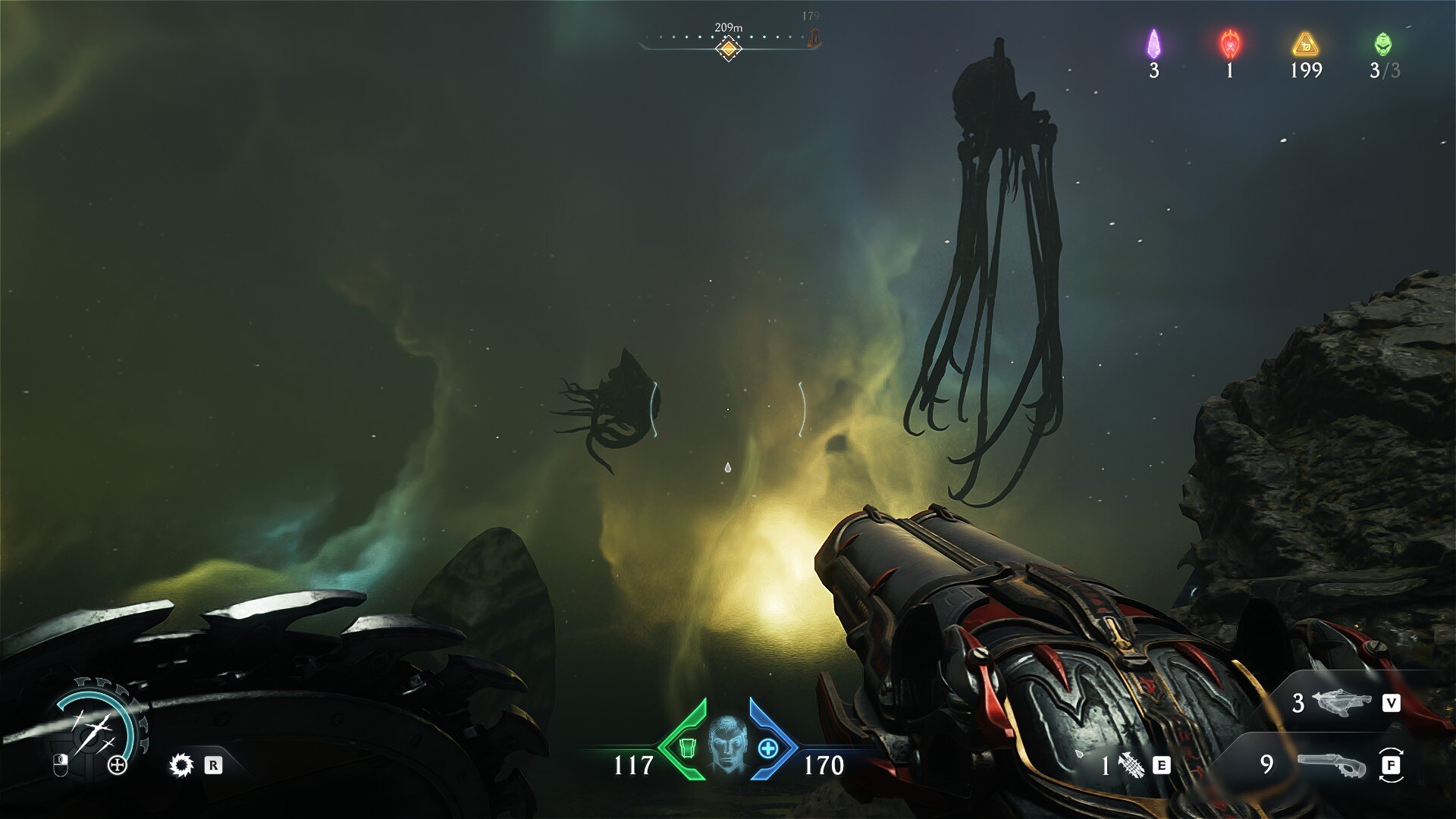Activate the spiked melee ability icon

(x=181, y=765)
